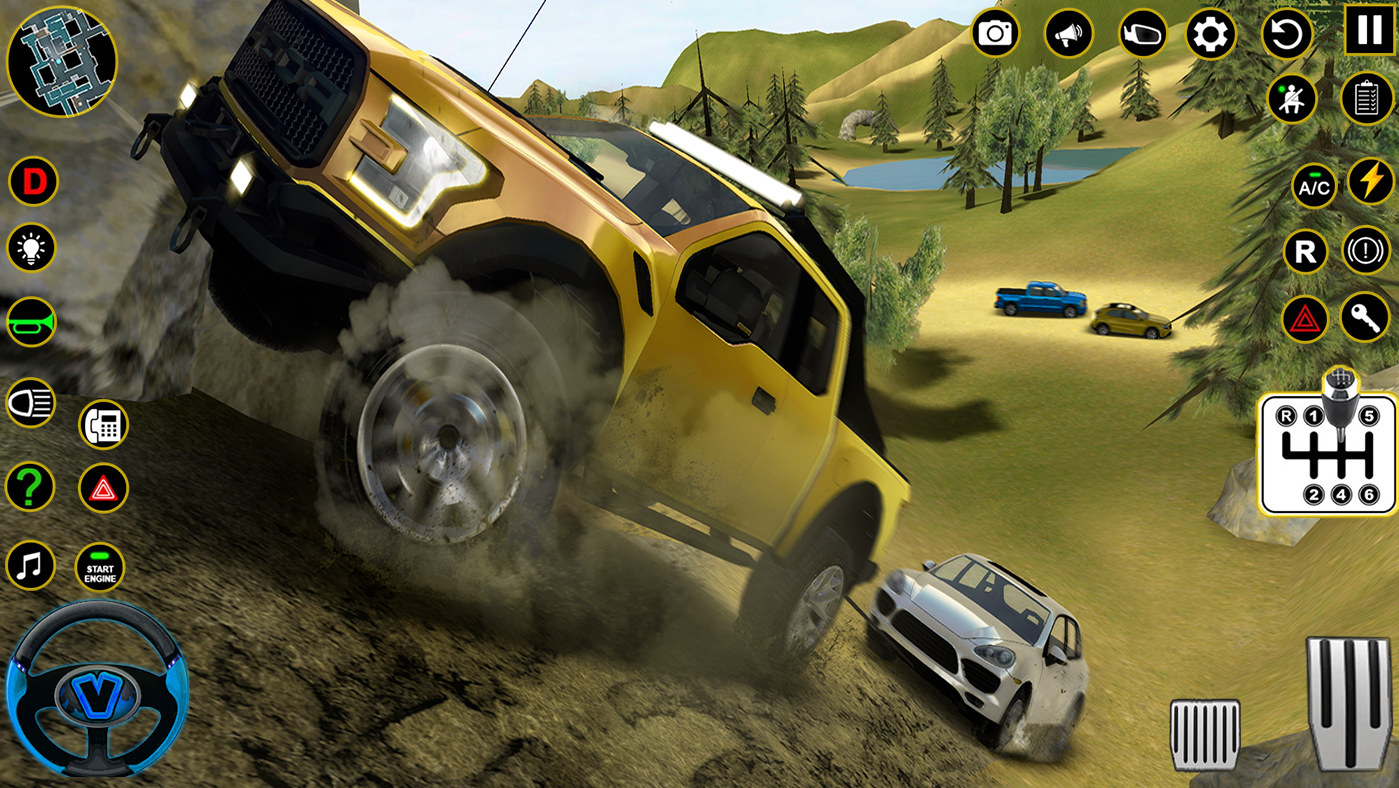The image size is (1399, 788).
Task: Open the camera/photo mode icon
Action: point(993,35)
